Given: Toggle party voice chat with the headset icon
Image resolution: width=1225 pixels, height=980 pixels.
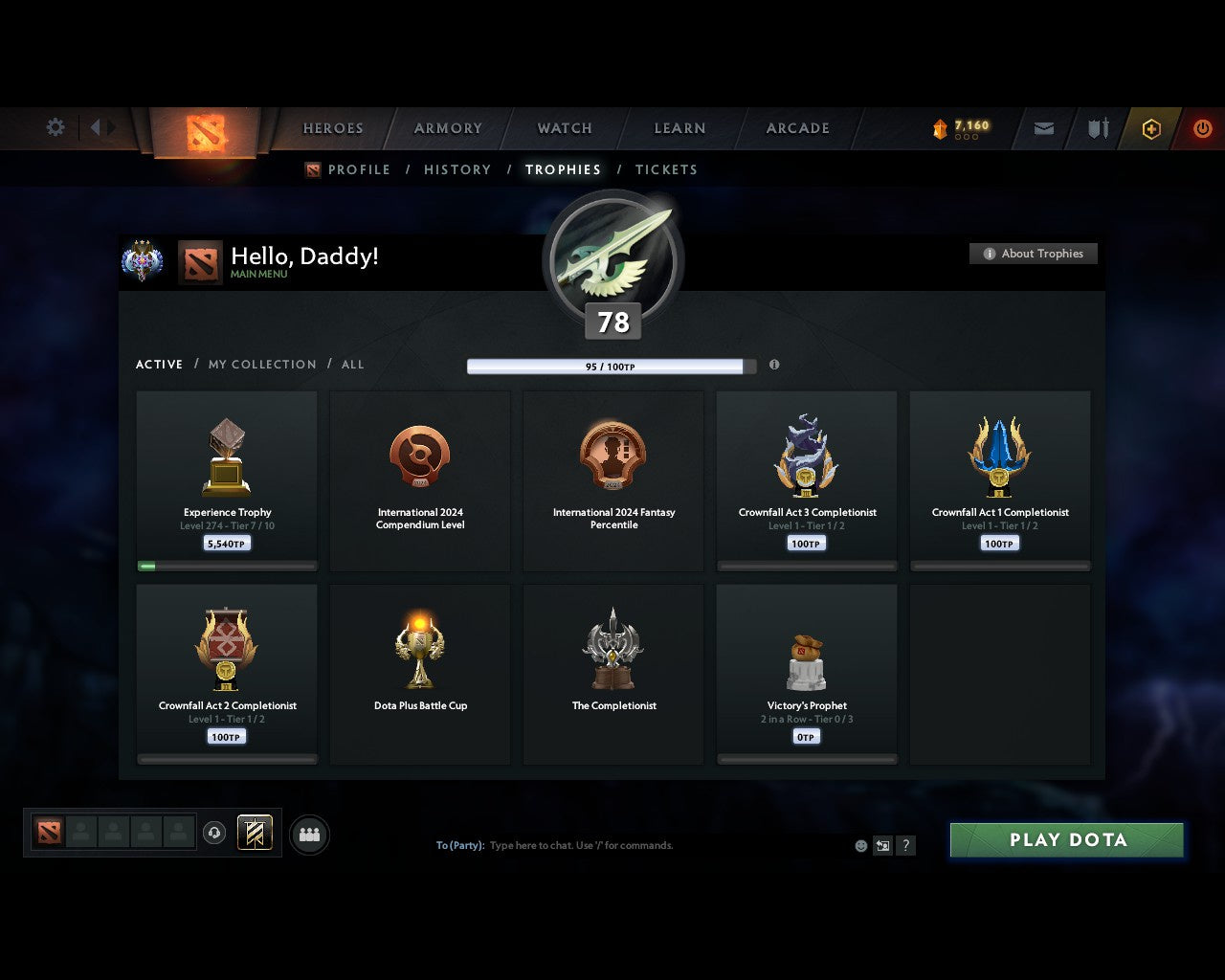Looking at the screenshot, I should [214, 833].
